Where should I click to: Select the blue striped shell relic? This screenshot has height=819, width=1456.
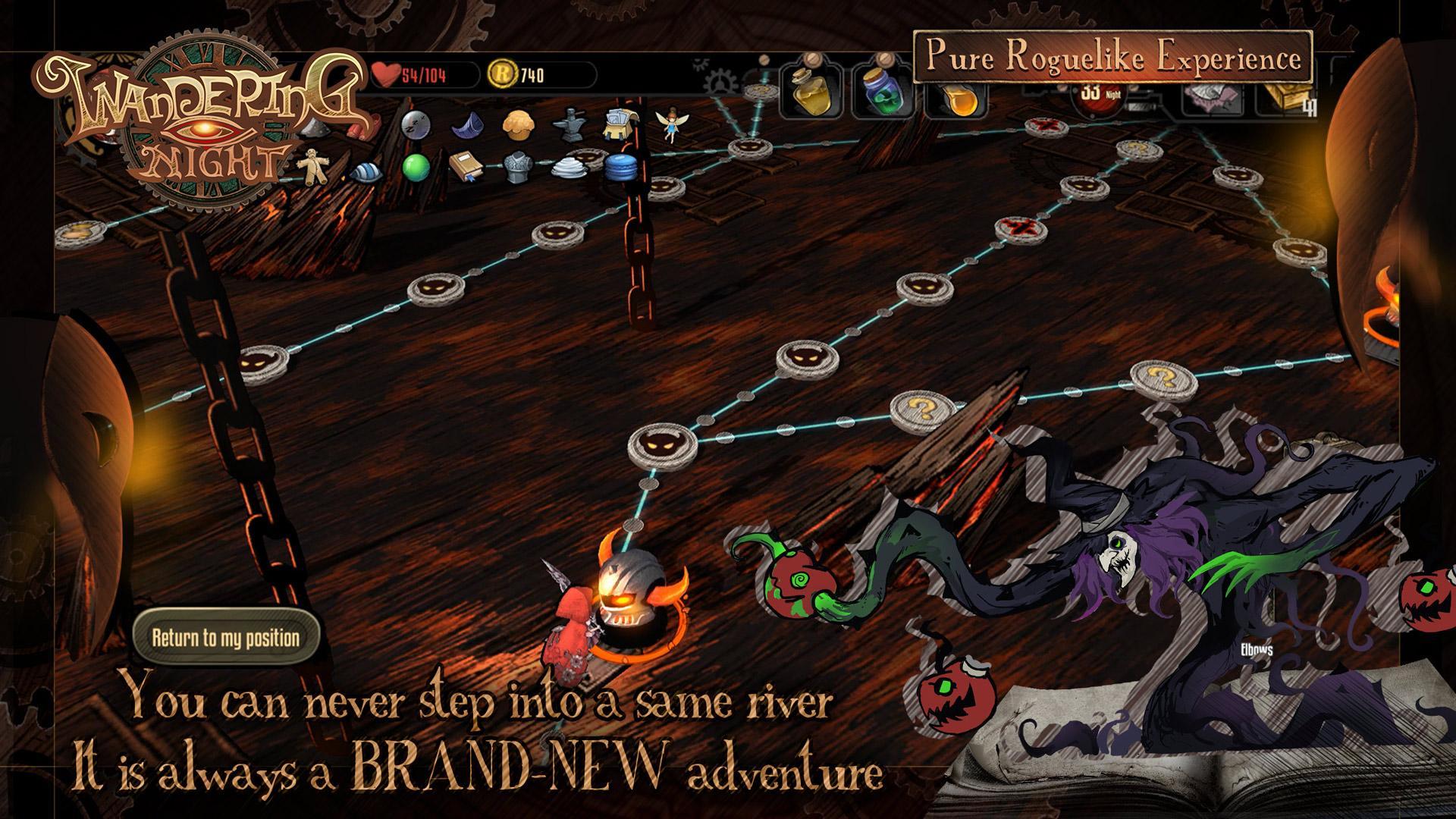click(x=367, y=172)
